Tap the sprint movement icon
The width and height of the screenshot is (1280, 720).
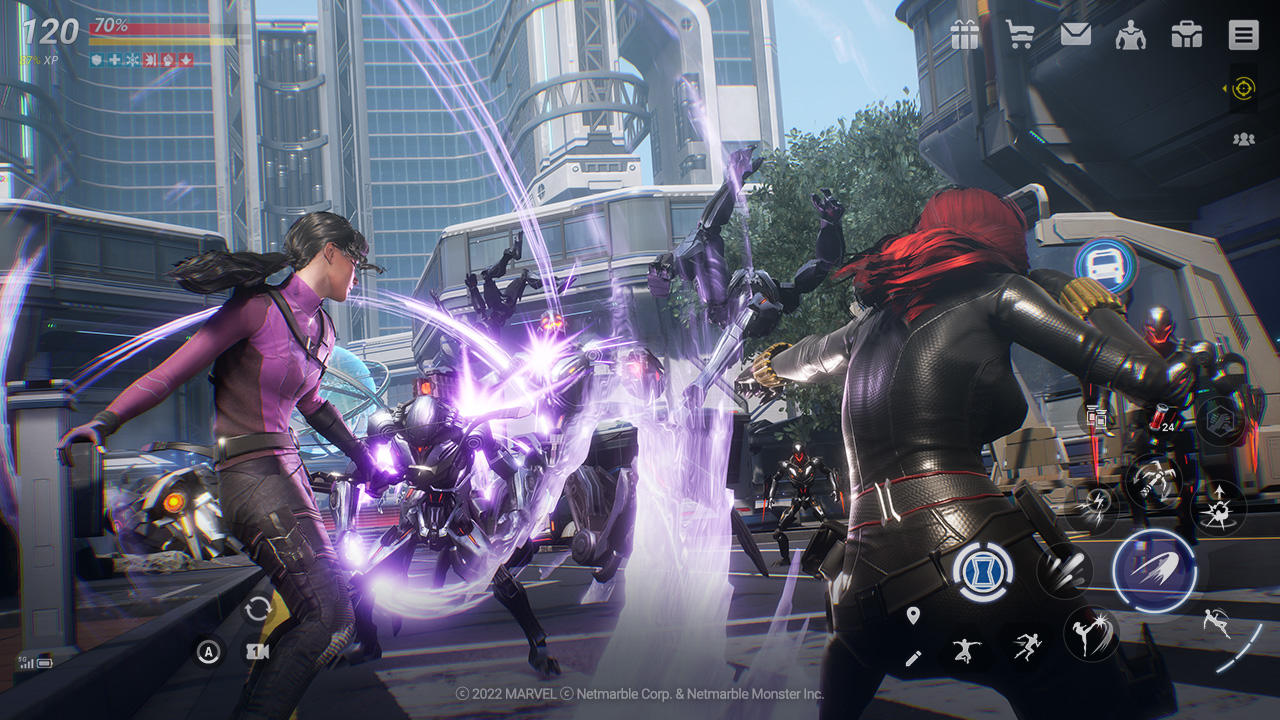pos(1028,645)
